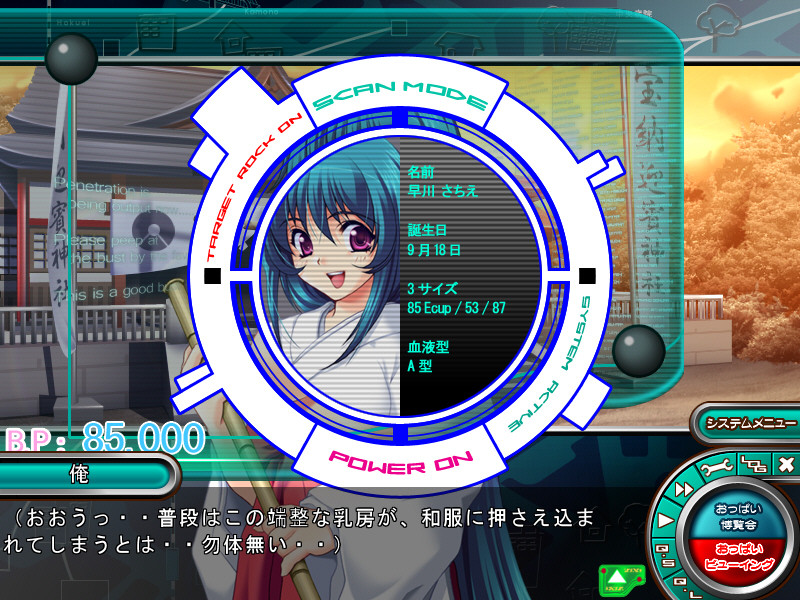Click the green triangle message indicator
The width and height of the screenshot is (800, 600).
coord(617,577)
